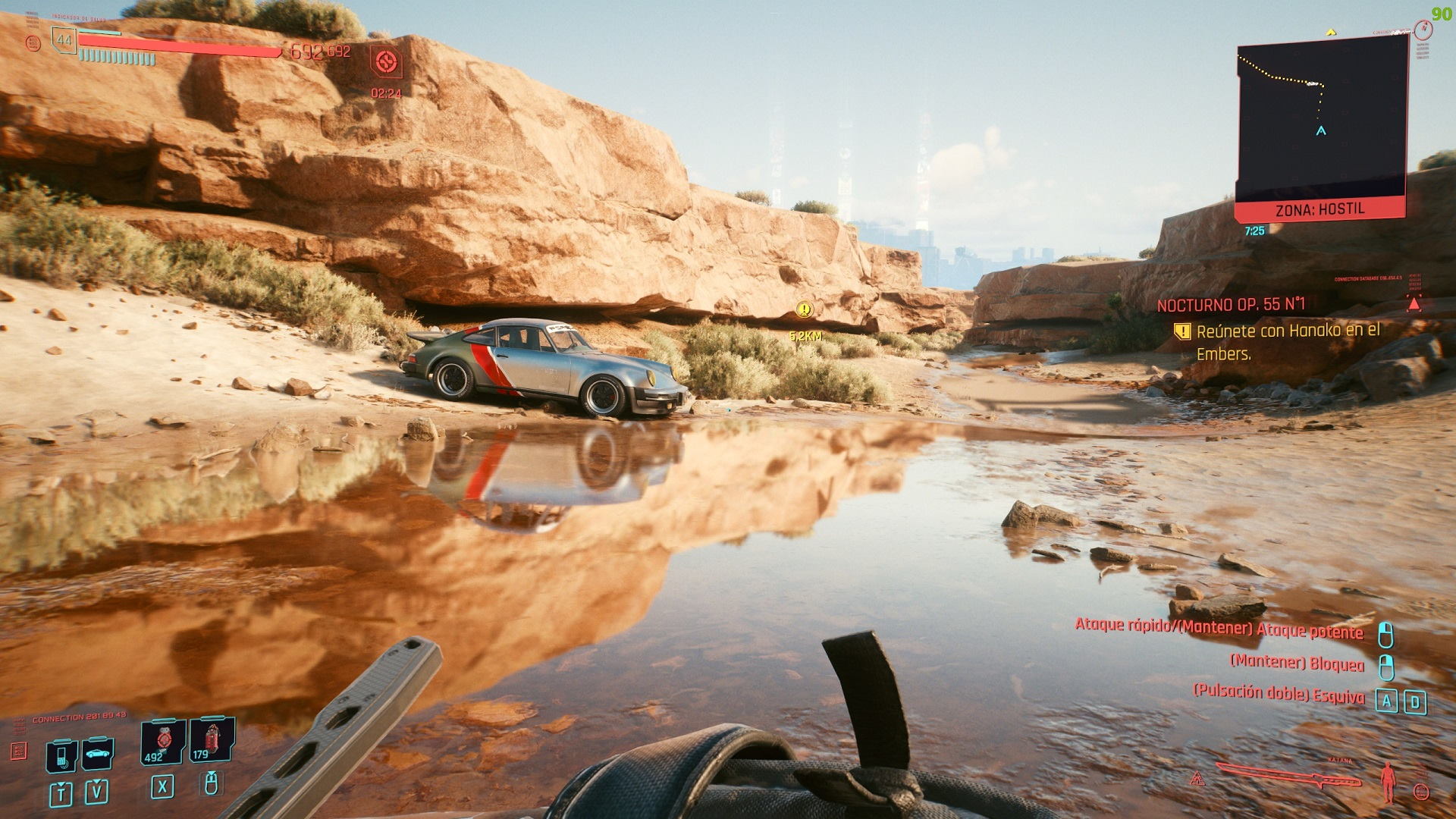Click the level 44 badge
Screen dimensions: 1456x819
[64, 40]
